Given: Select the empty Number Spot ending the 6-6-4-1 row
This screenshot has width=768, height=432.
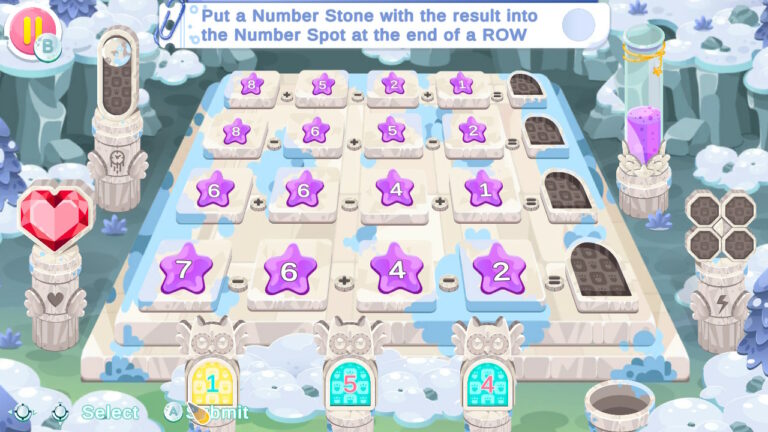Looking at the screenshot, I should [x=565, y=190].
